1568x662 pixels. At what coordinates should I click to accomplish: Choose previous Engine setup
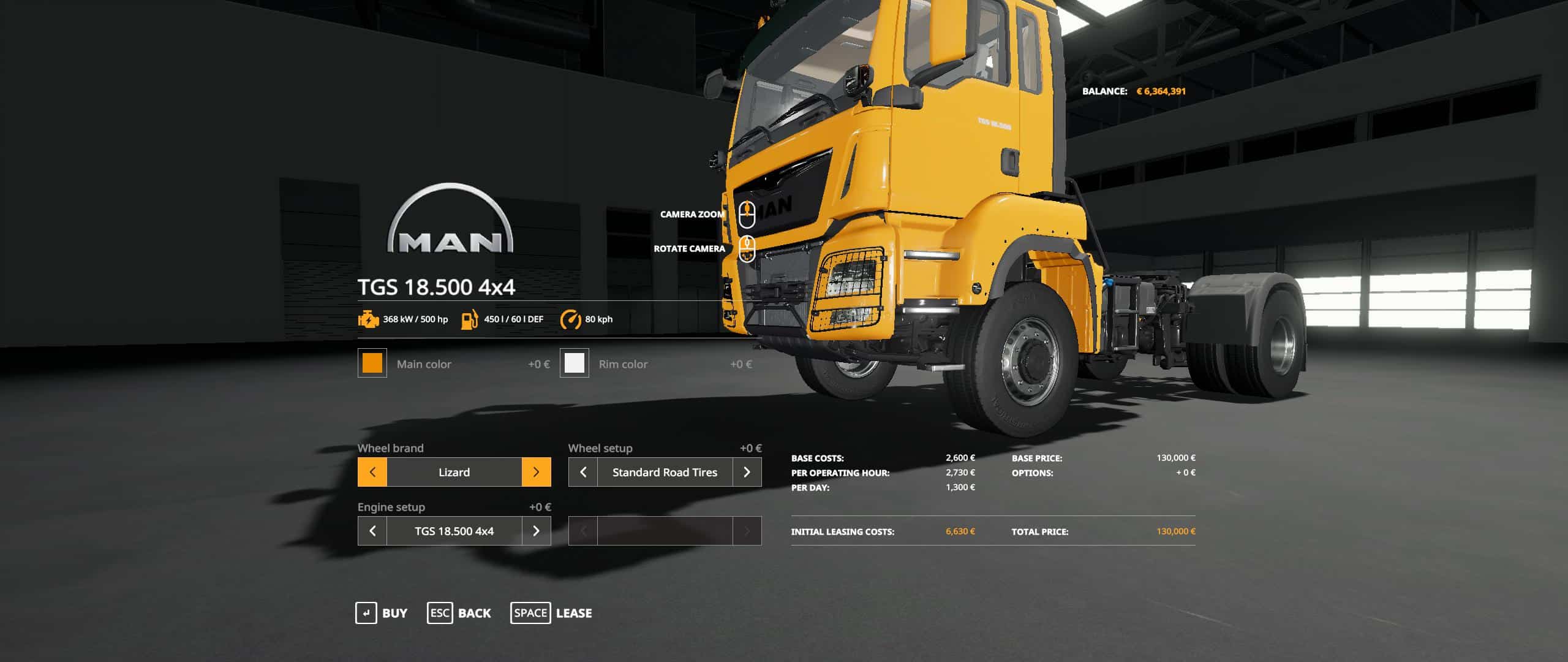(372, 531)
